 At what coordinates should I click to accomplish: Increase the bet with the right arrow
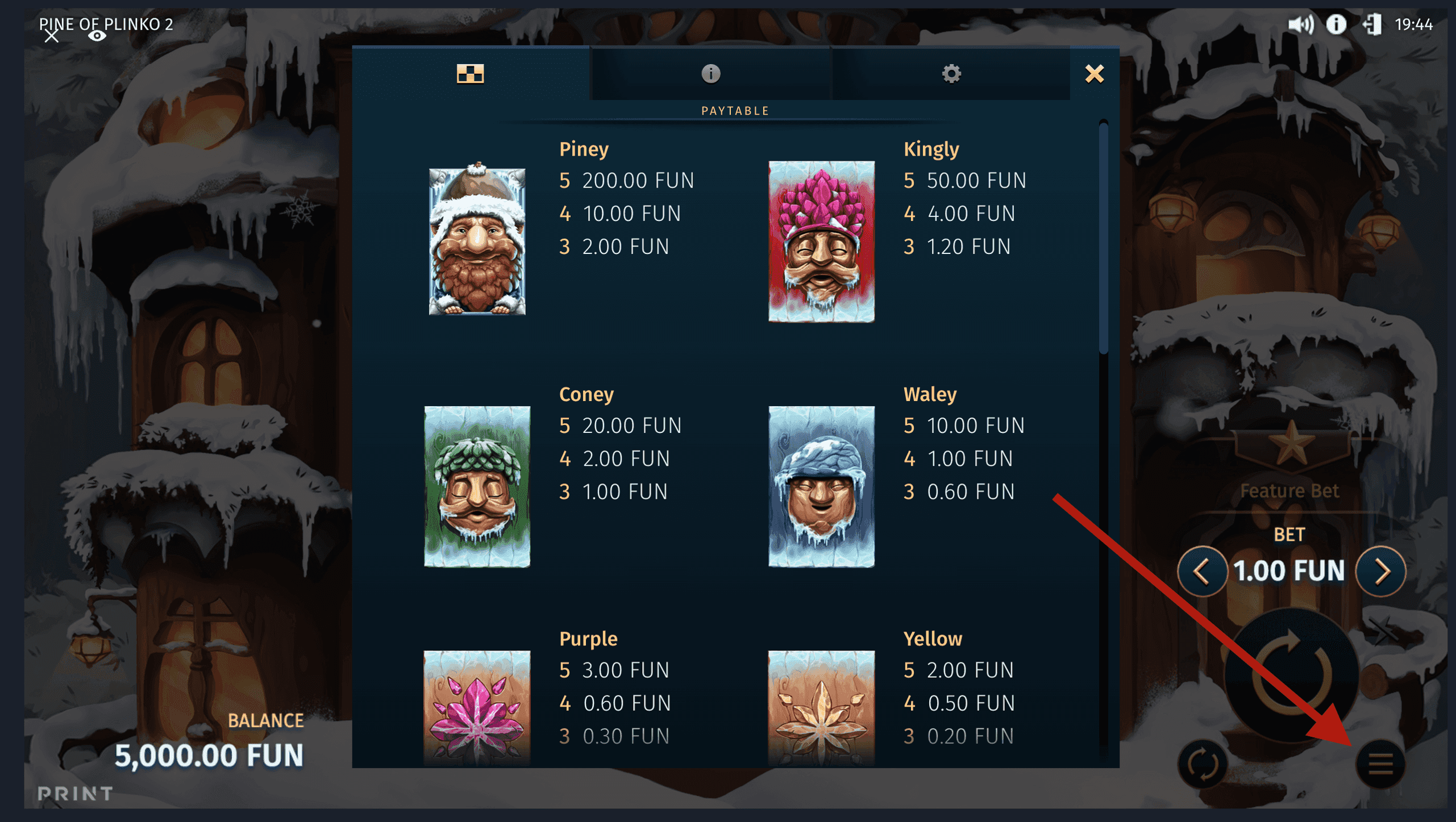point(1380,571)
